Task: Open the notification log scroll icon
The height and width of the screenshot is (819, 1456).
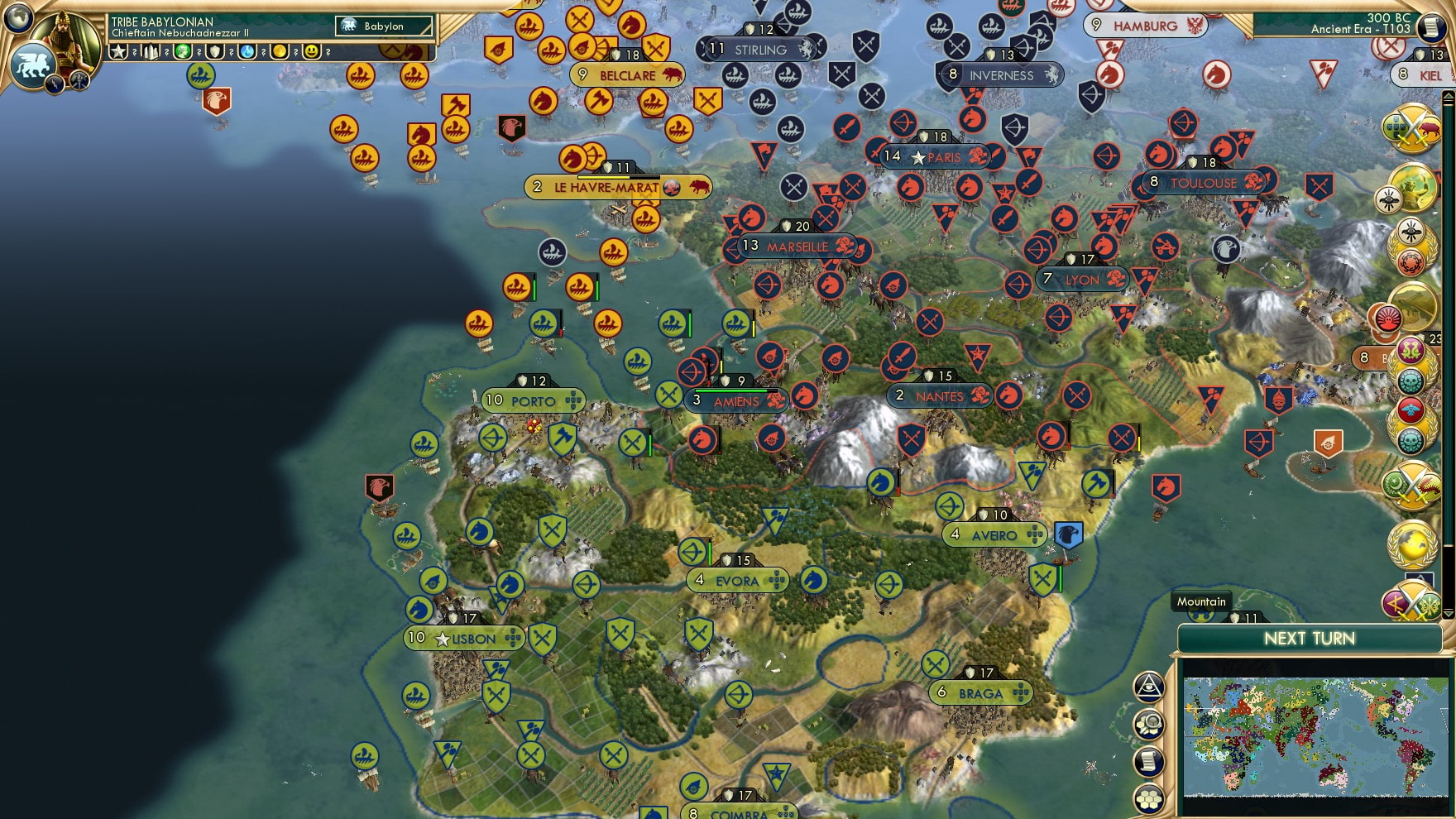Action: click(1149, 760)
